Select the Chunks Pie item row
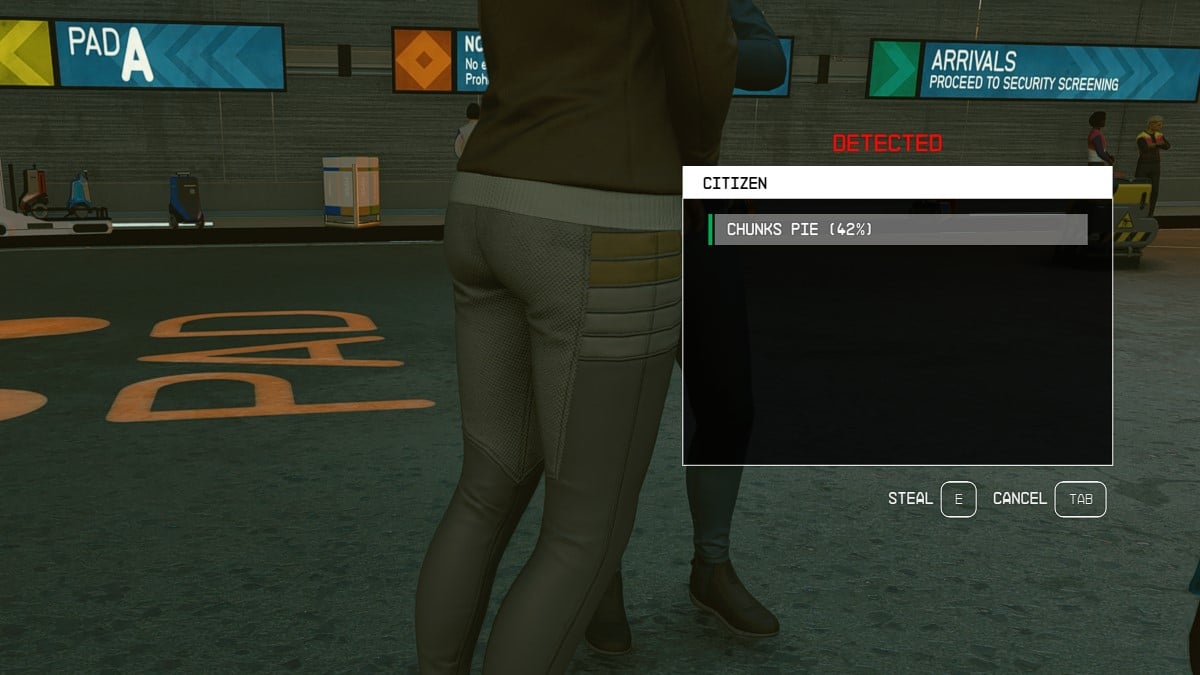The height and width of the screenshot is (675, 1200). pos(897,229)
